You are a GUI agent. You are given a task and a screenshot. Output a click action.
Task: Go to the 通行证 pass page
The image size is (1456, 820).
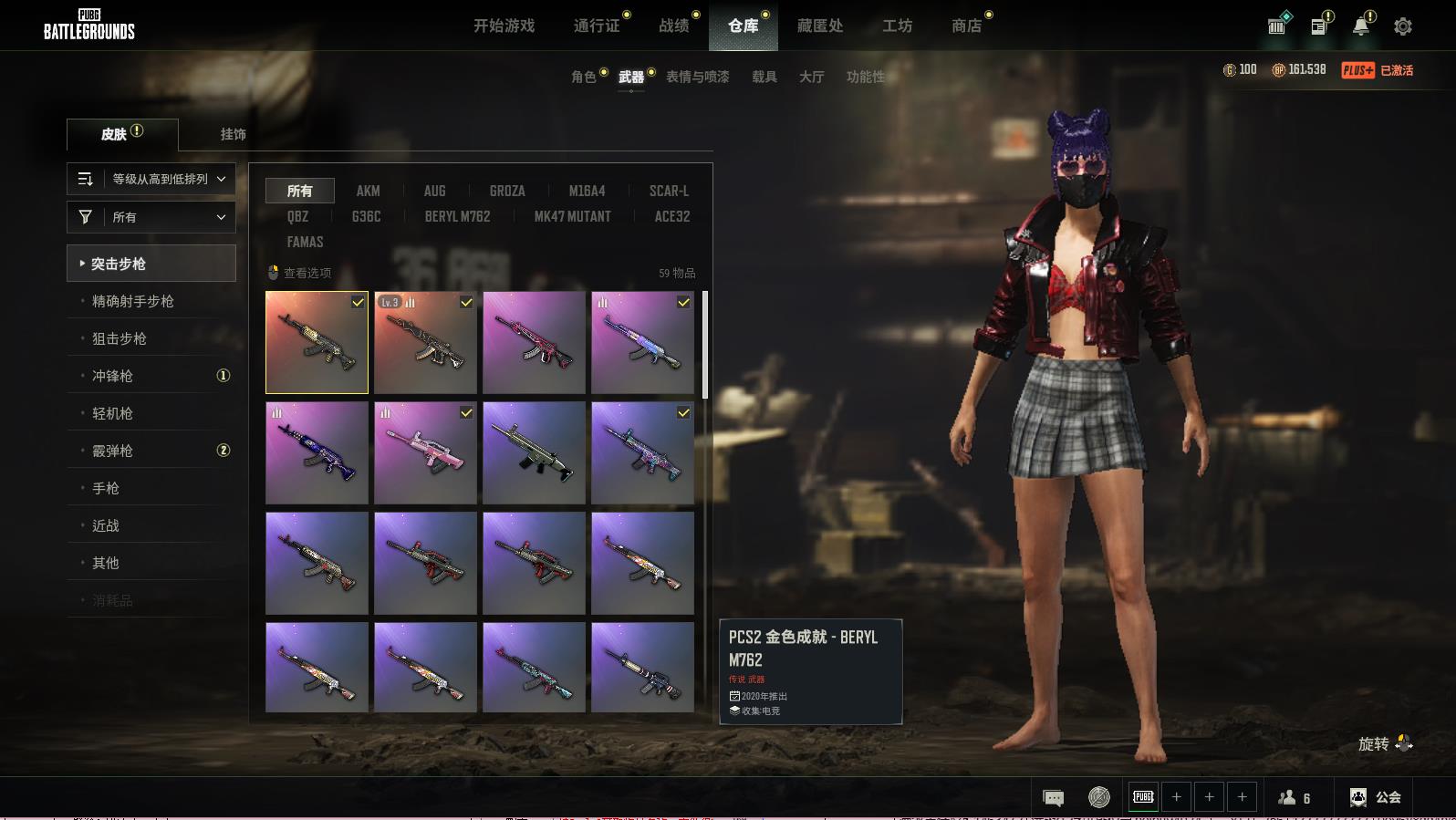click(597, 26)
